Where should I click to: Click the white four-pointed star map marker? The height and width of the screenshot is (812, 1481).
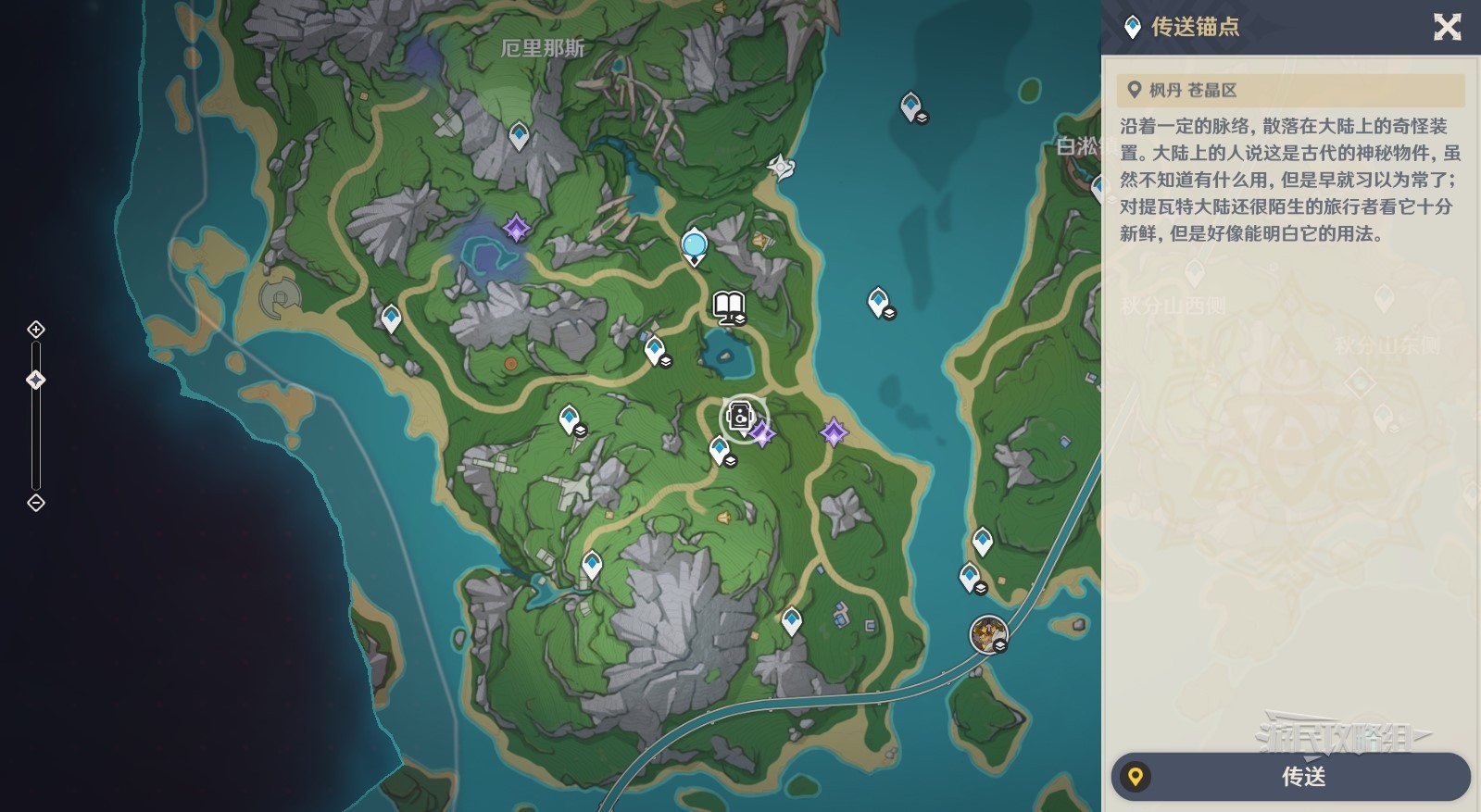(x=781, y=167)
